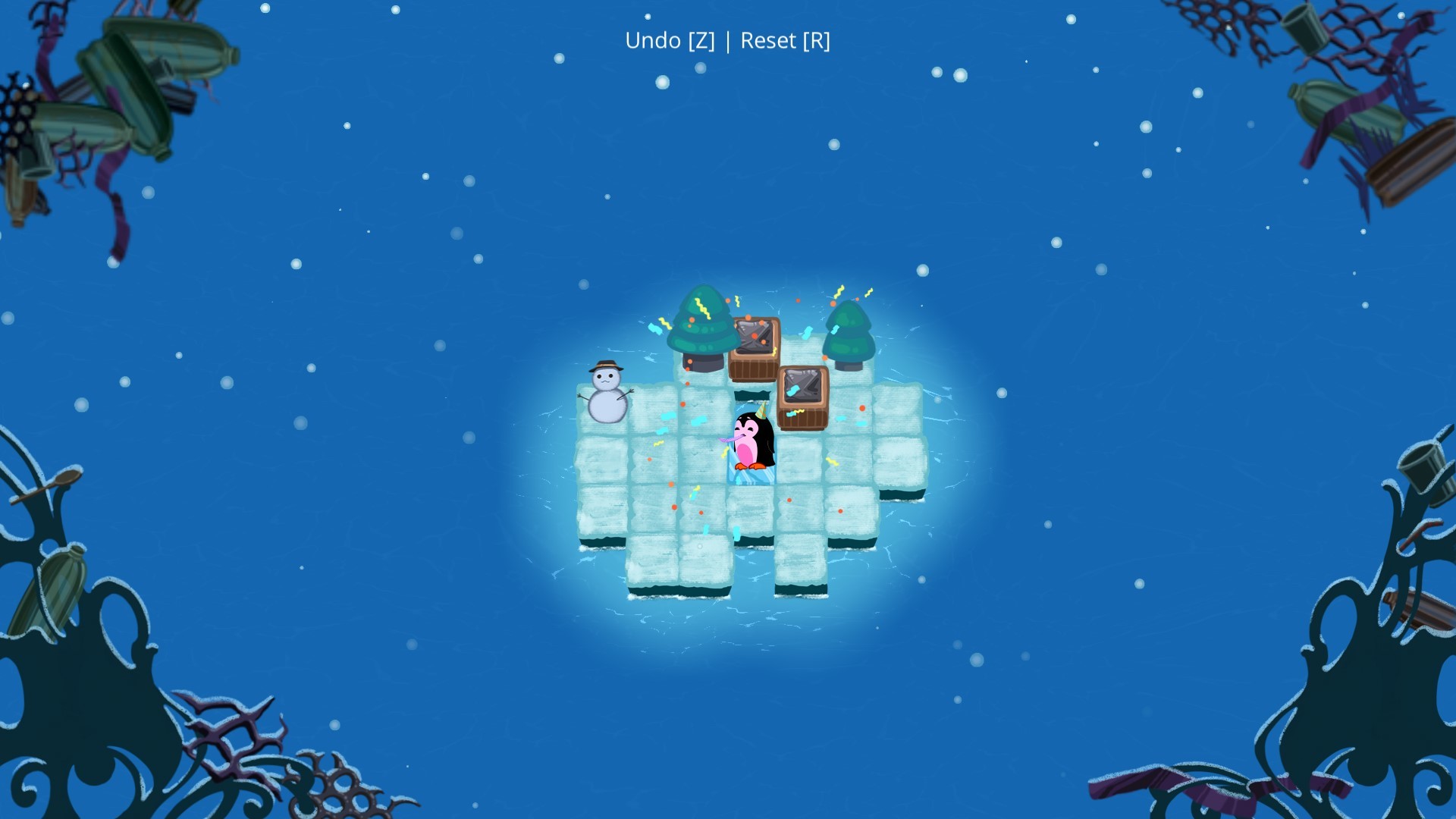Click Undo [Z] to undo the last move
1456x819 pixels.
670,42
